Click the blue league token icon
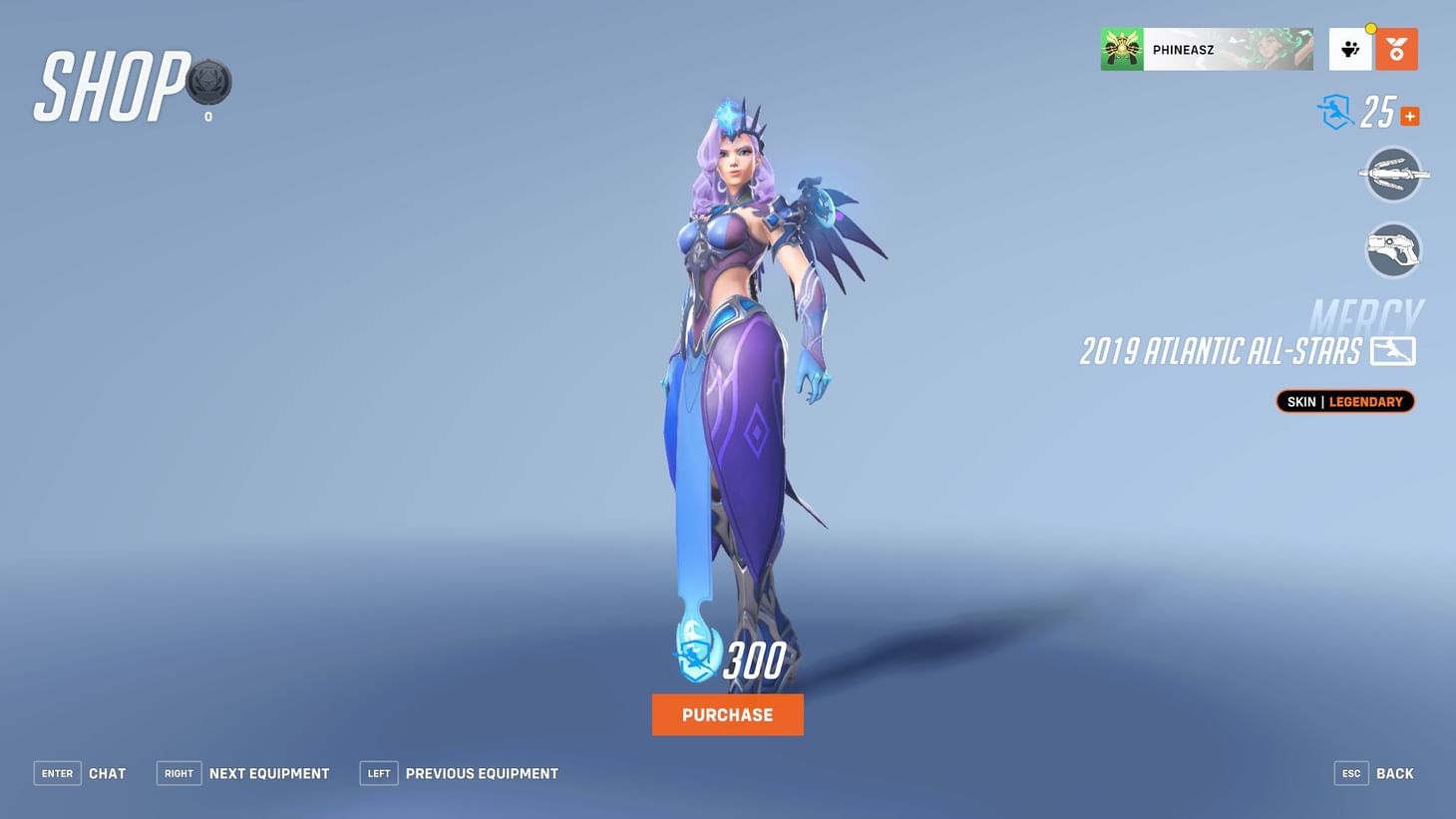 (x=1333, y=113)
